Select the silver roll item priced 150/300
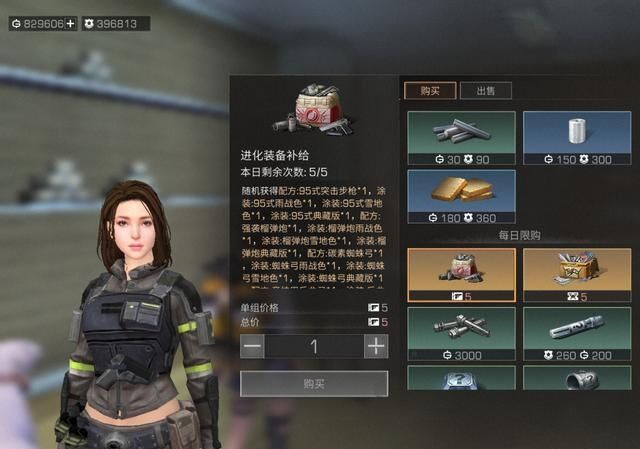The width and height of the screenshot is (640, 449). click(x=576, y=138)
